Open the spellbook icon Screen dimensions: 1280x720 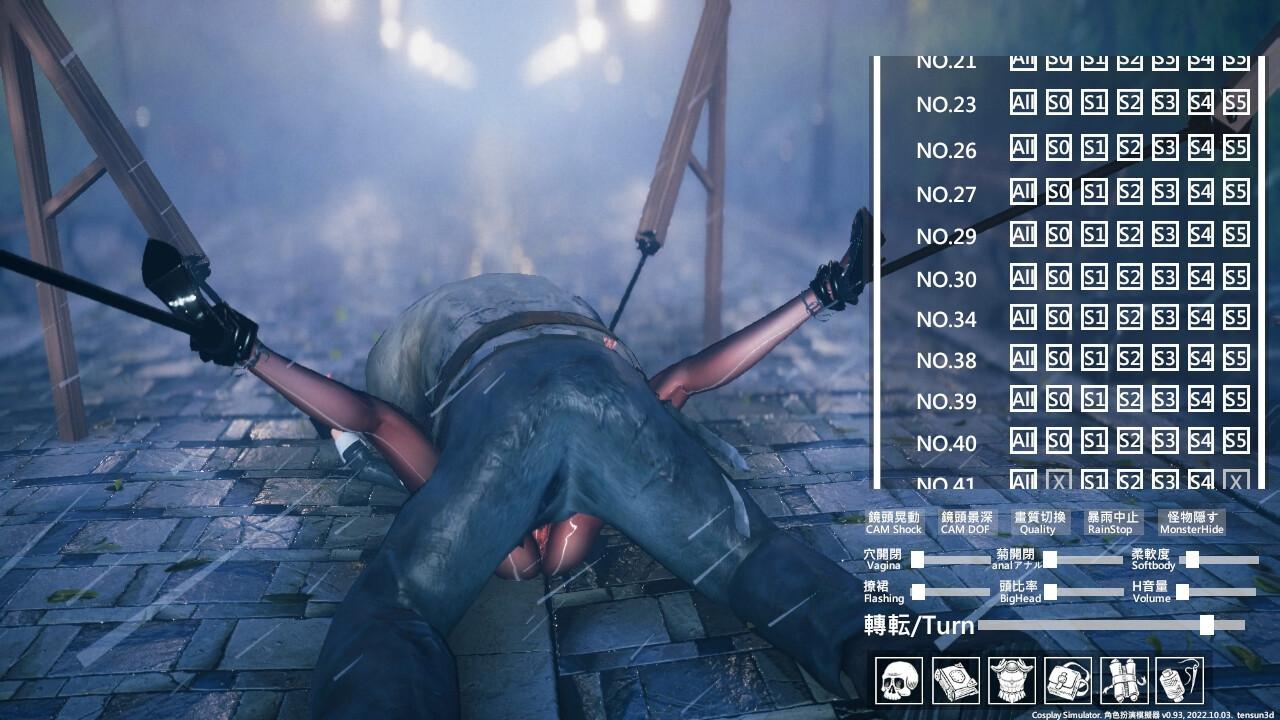click(x=955, y=681)
